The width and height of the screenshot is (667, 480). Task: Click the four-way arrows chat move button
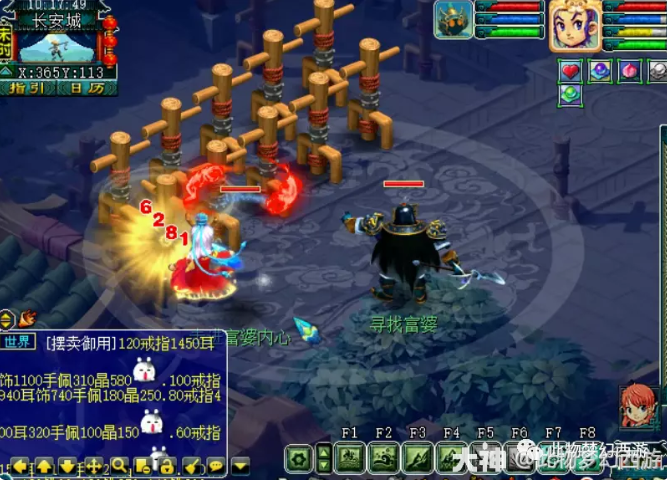point(94,466)
